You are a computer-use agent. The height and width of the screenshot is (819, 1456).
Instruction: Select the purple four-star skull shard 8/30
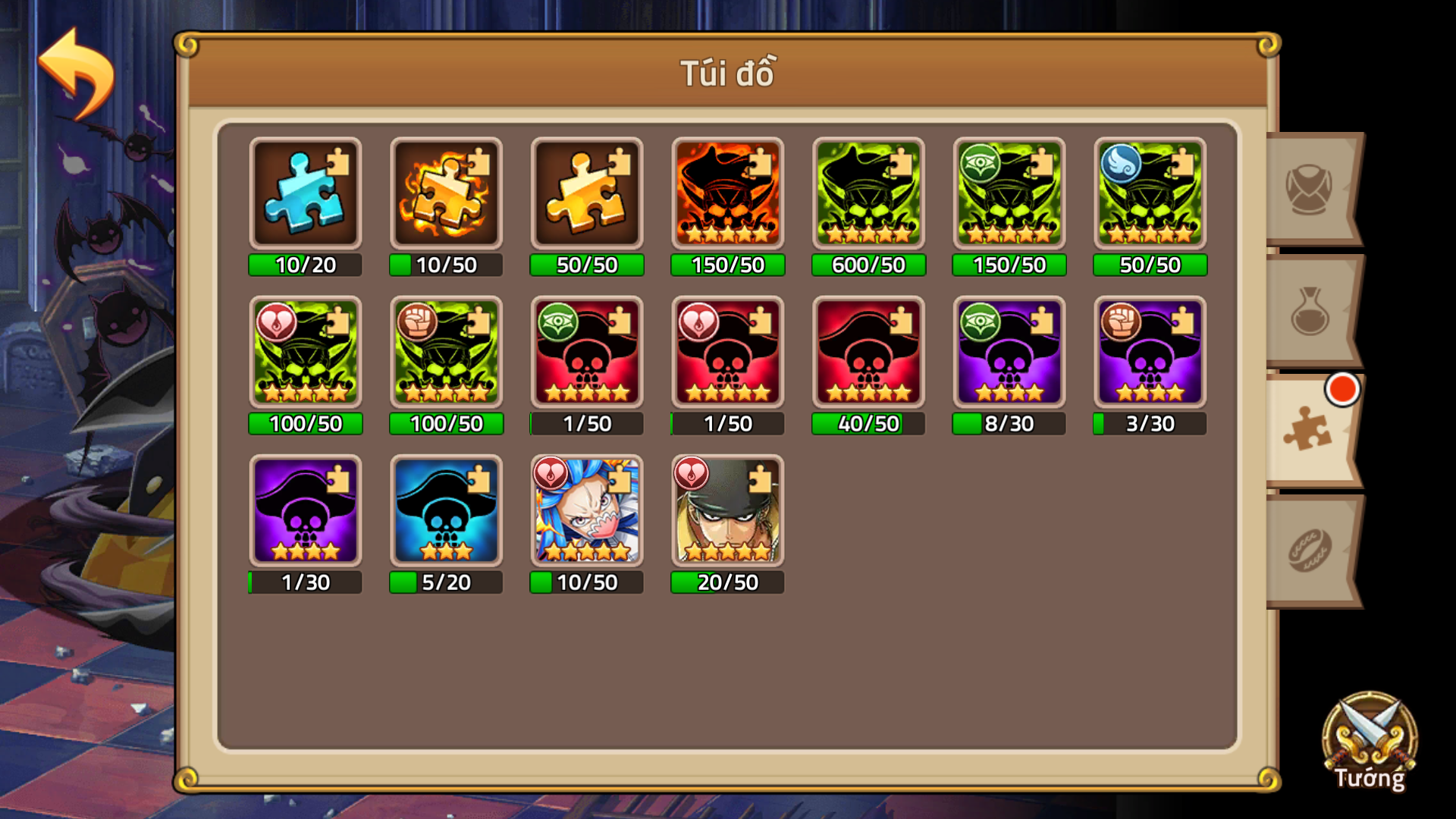coord(1008,353)
